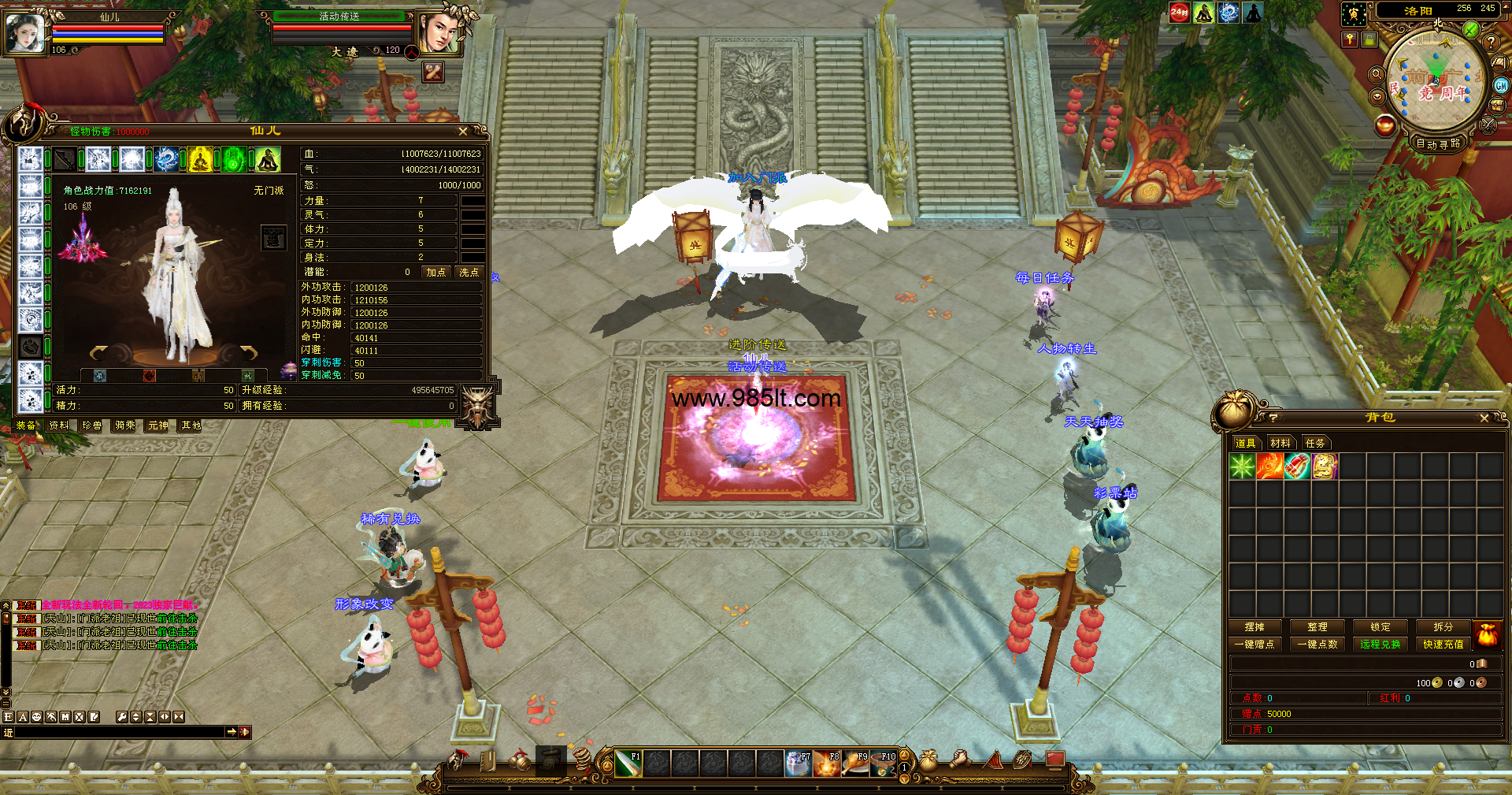The width and height of the screenshot is (1512, 795).
Task: Select the 远程兑换 remote exchange button
Action: [1380, 645]
